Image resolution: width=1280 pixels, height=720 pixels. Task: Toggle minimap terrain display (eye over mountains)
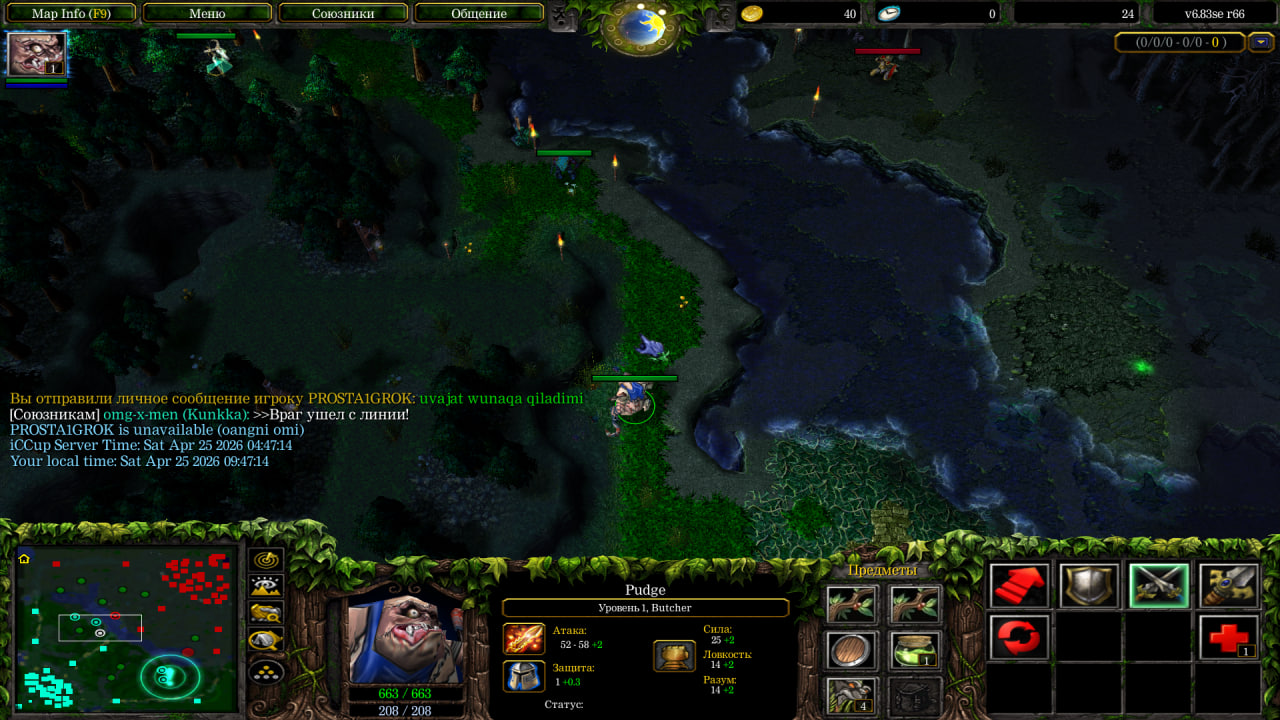[x=267, y=586]
